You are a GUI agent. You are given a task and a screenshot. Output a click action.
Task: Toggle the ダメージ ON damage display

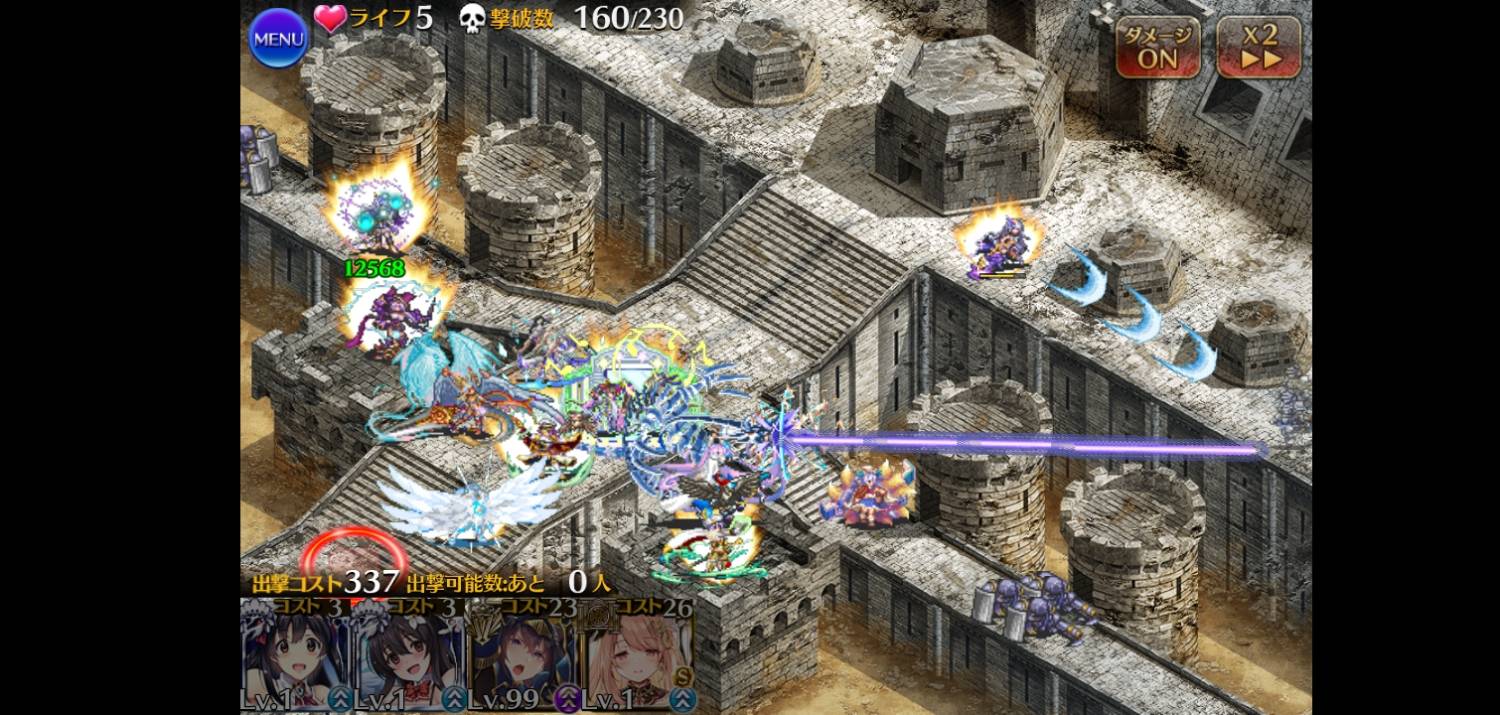point(1158,47)
